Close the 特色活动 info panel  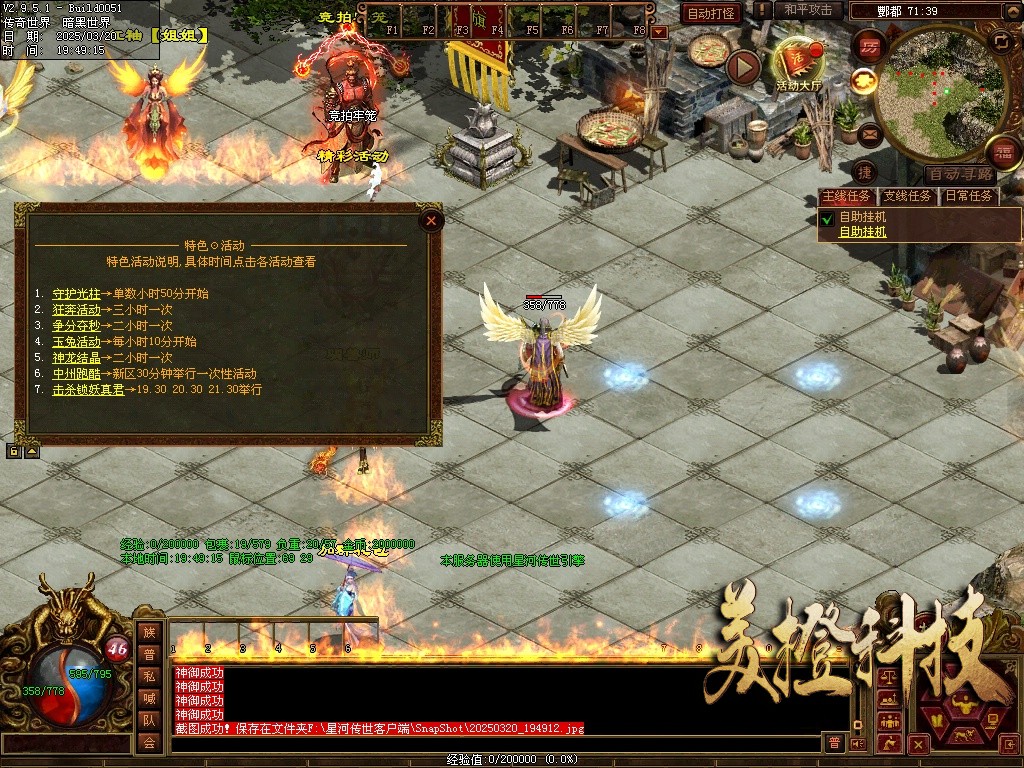[x=431, y=221]
